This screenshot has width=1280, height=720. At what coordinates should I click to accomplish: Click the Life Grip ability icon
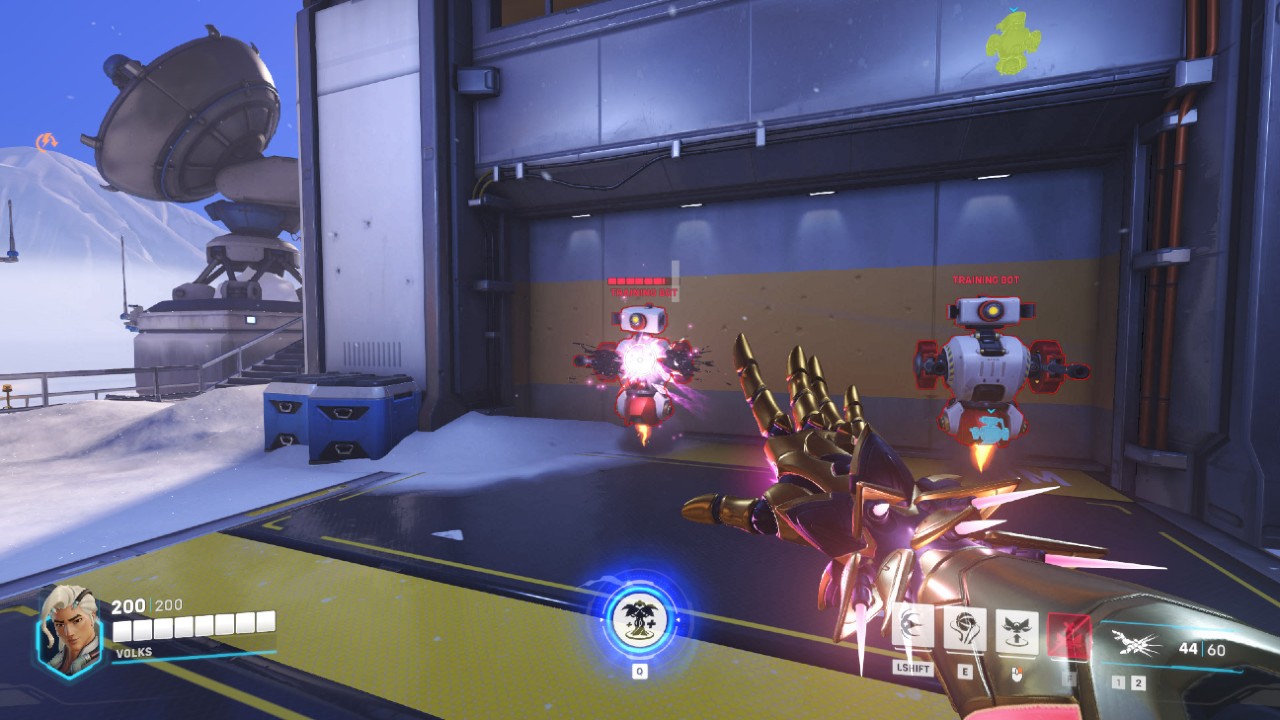(x=965, y=626)
